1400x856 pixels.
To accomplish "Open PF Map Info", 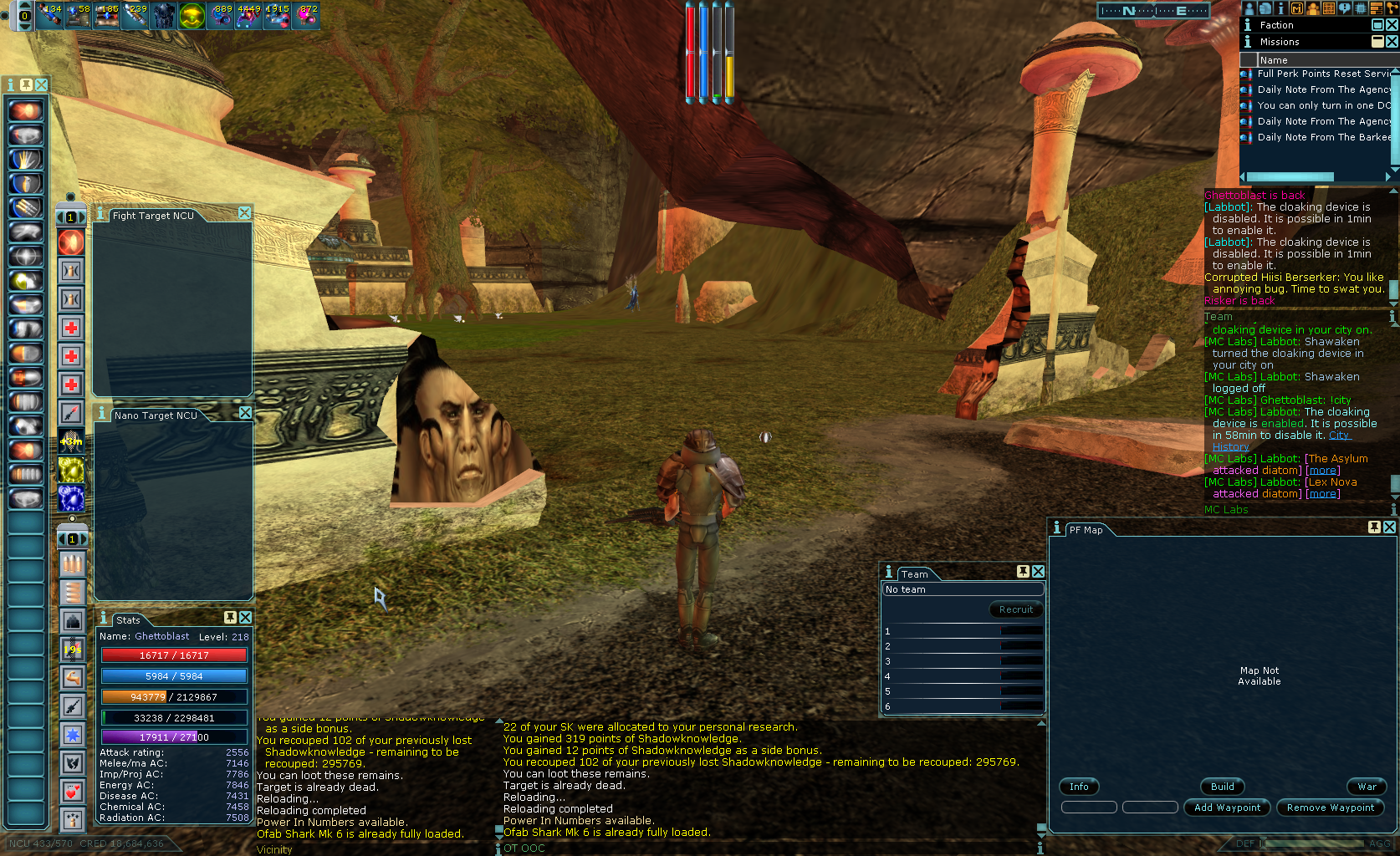I will point(1079,787).
